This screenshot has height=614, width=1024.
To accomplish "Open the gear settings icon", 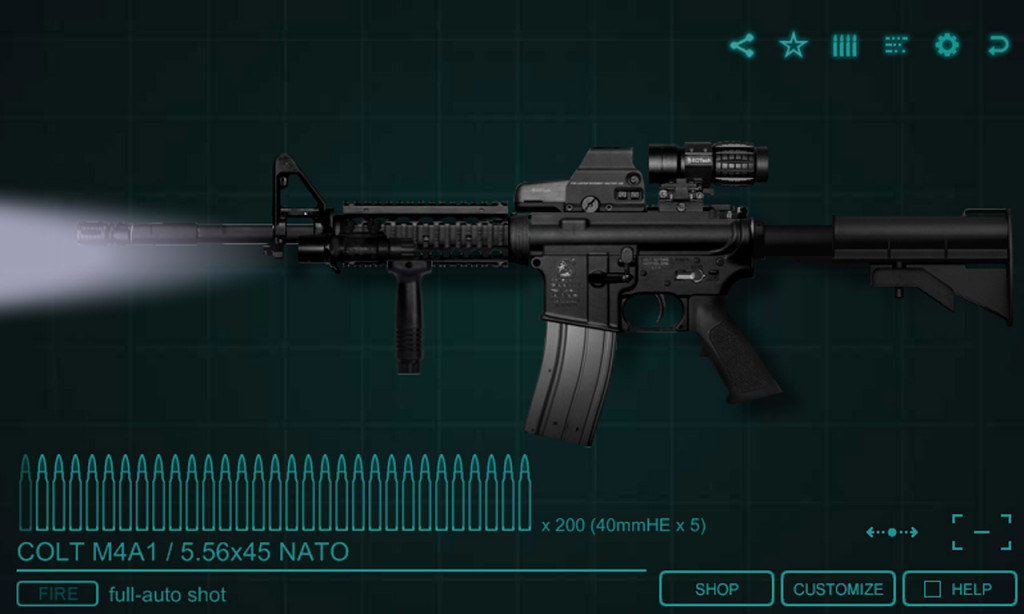I will pyautogui.click(x=947, y=45).
